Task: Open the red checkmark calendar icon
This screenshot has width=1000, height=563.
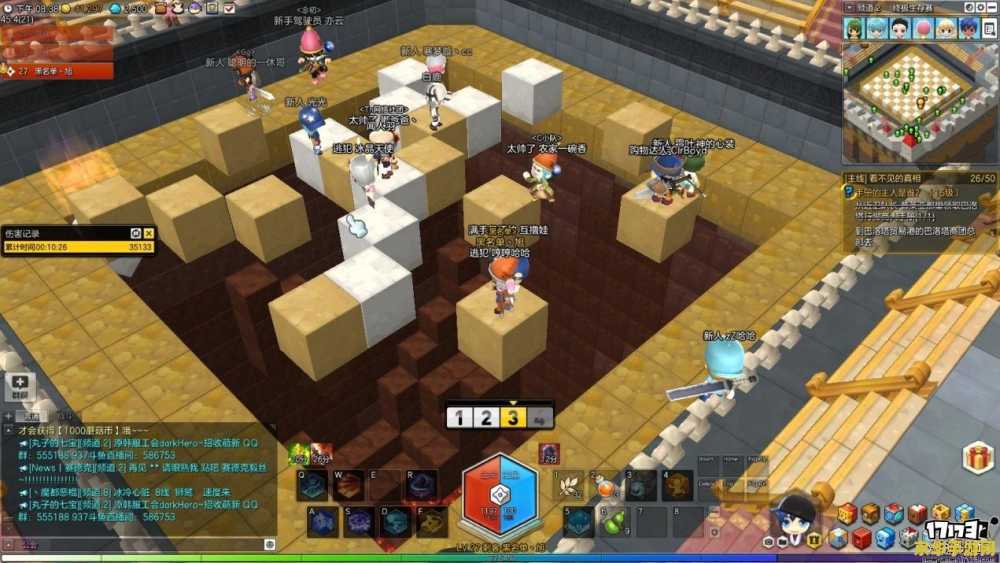Action: (x=917, y=514)
